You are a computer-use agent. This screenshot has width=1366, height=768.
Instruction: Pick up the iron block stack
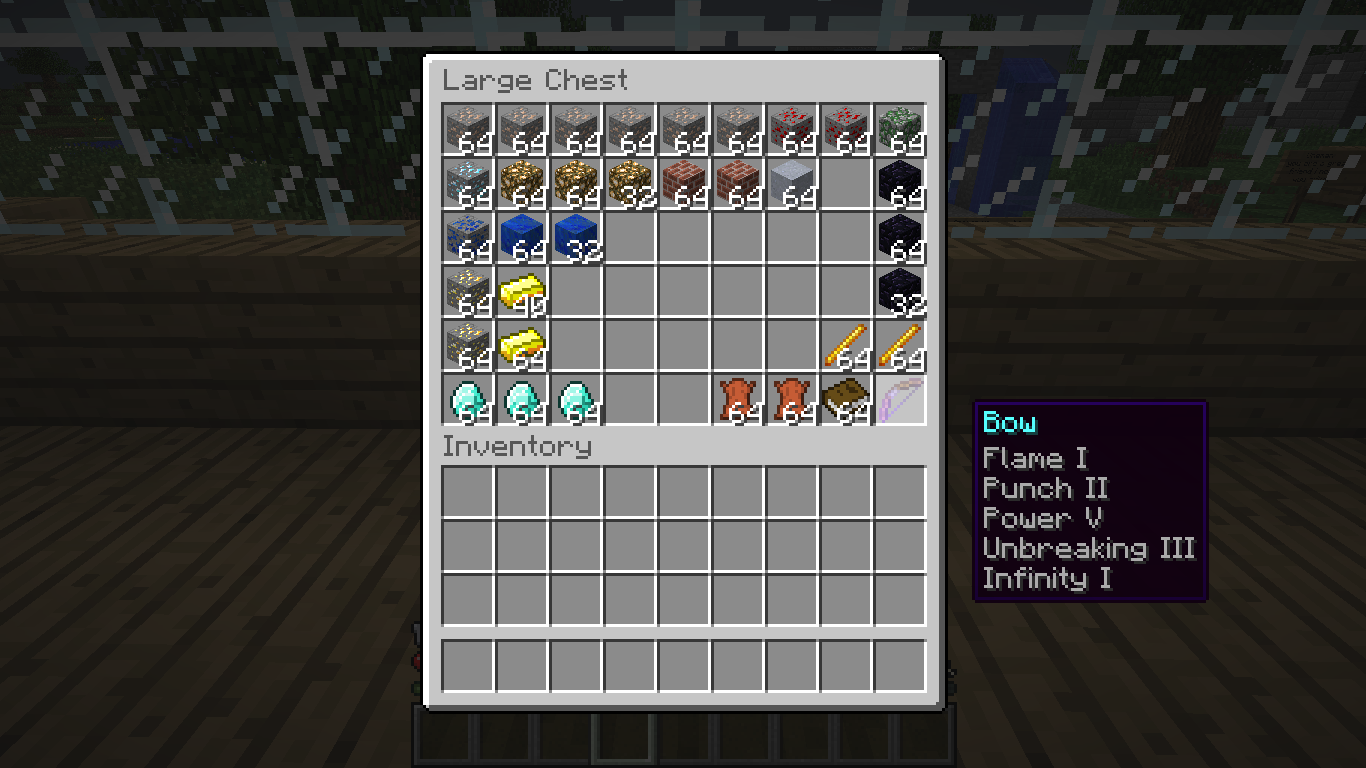tap(792, 184)
